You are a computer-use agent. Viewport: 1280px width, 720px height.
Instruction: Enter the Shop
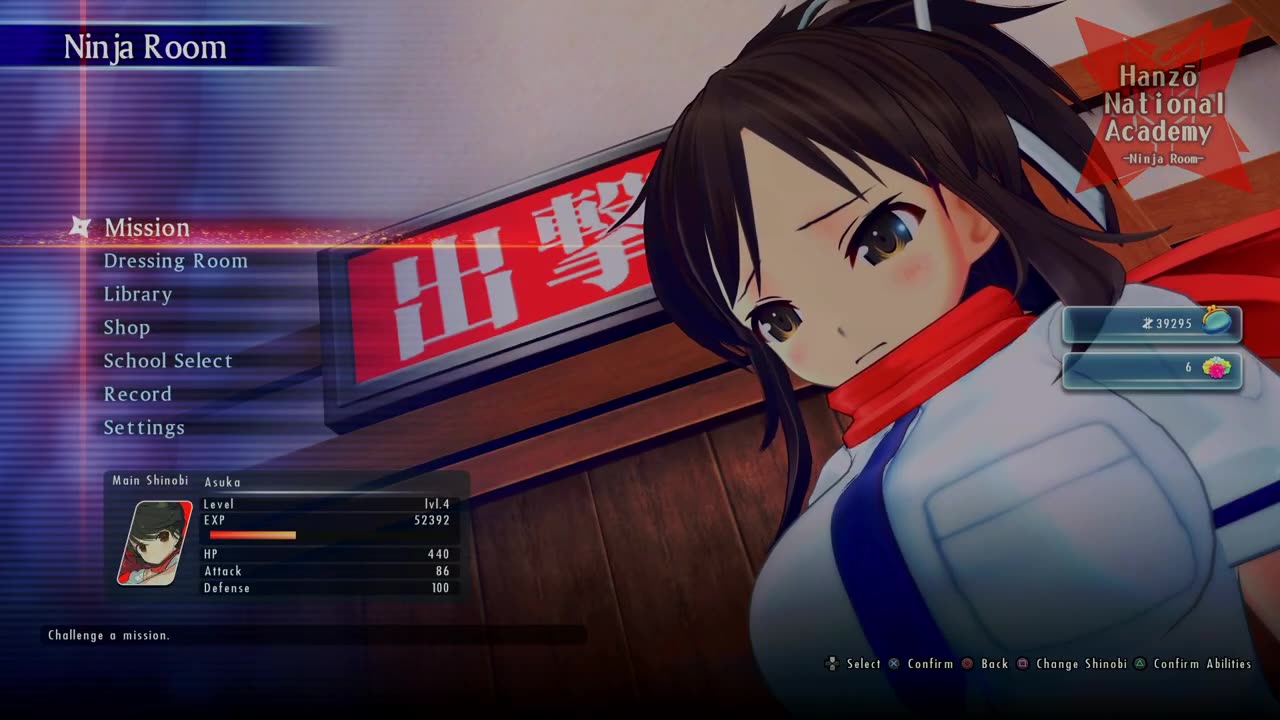pos(127,328)
